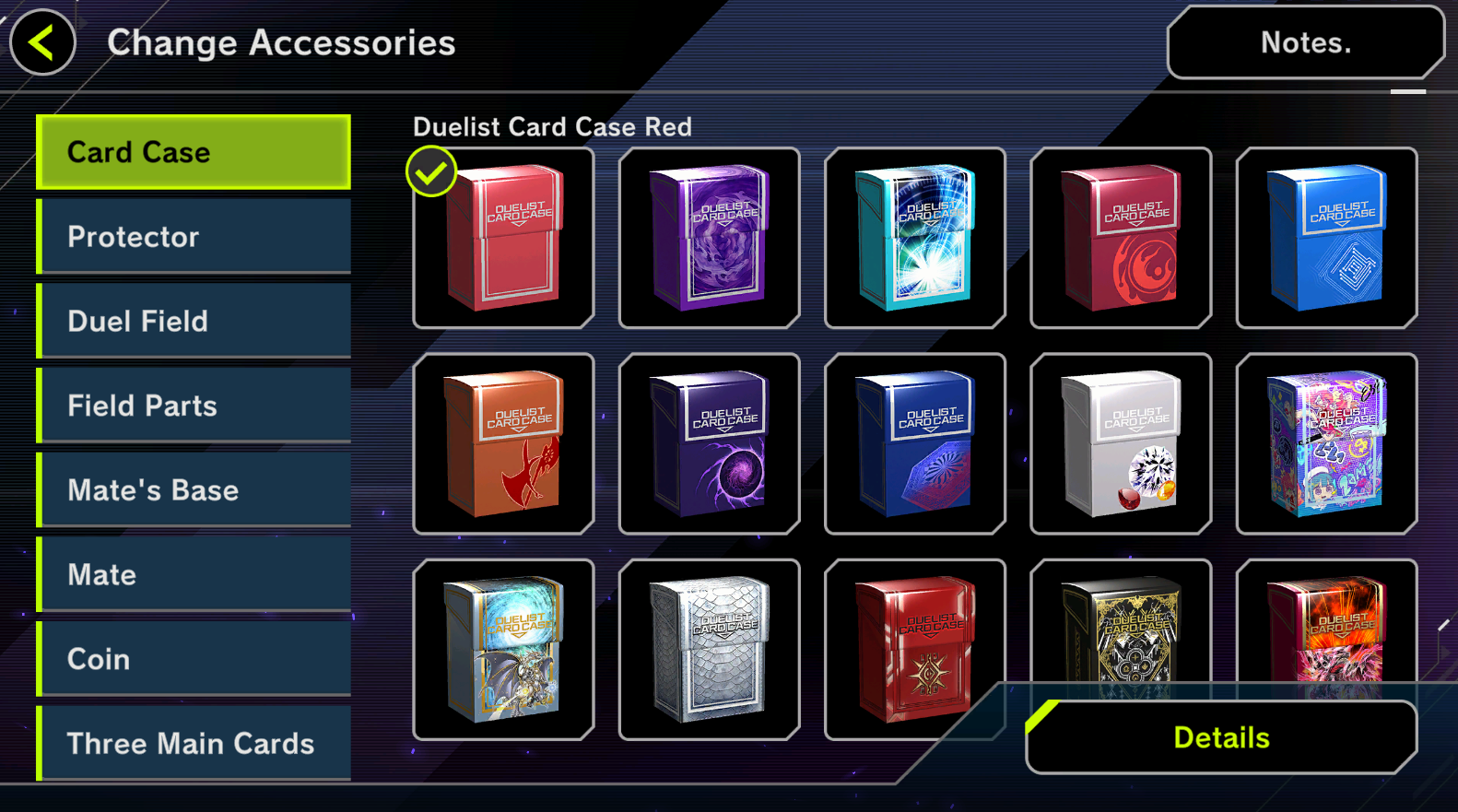Switch to the Mate category

194,575
